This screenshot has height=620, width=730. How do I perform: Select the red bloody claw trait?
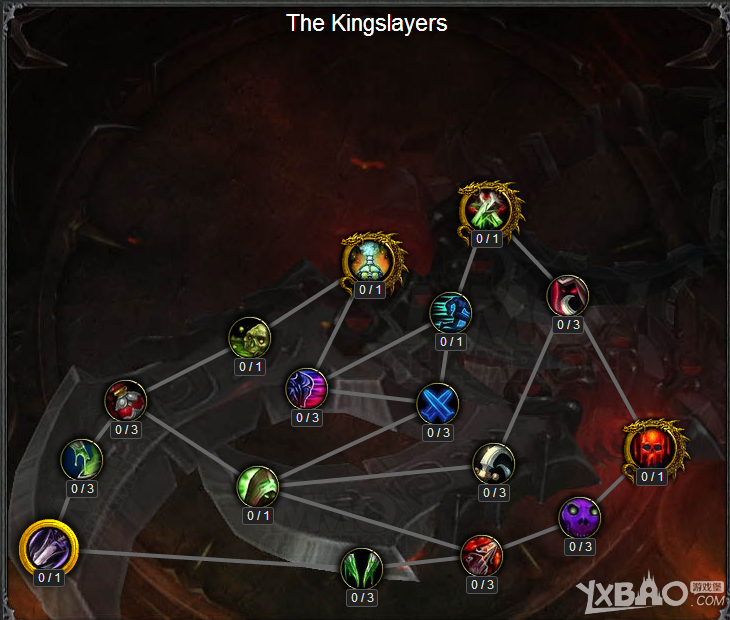point(482,555)
